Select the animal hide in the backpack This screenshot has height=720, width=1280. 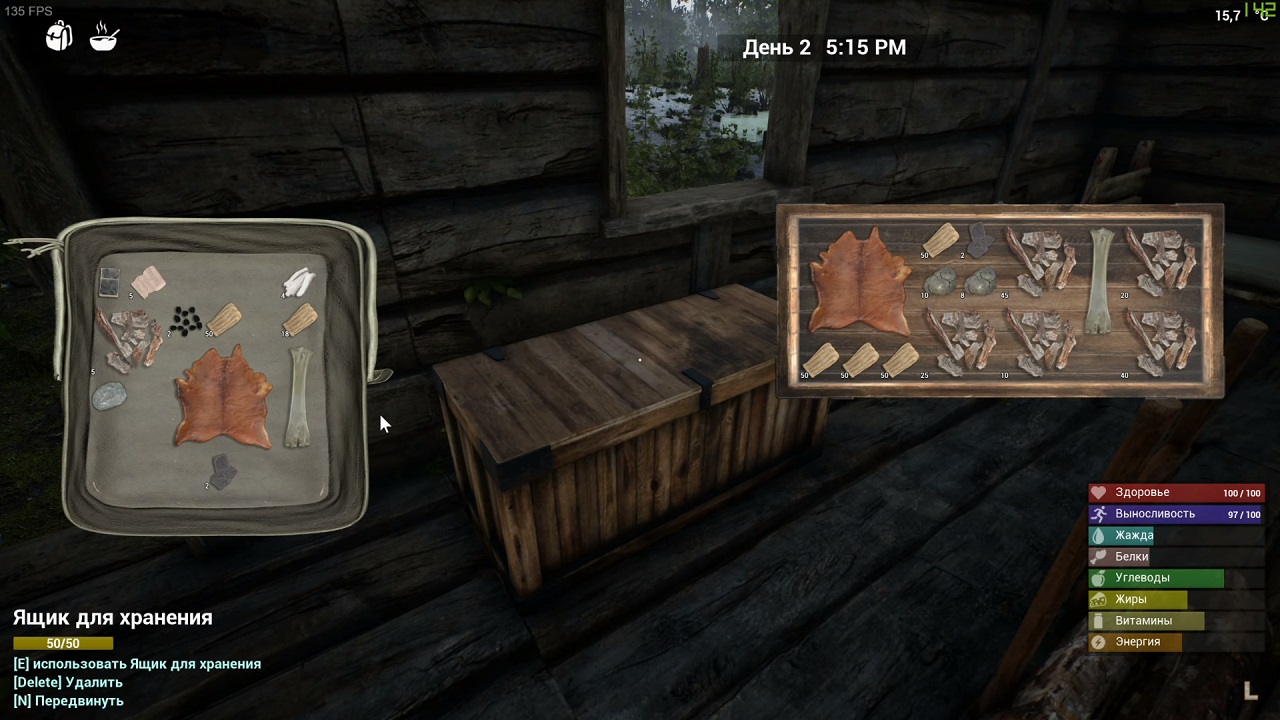(x=222, y=398)
